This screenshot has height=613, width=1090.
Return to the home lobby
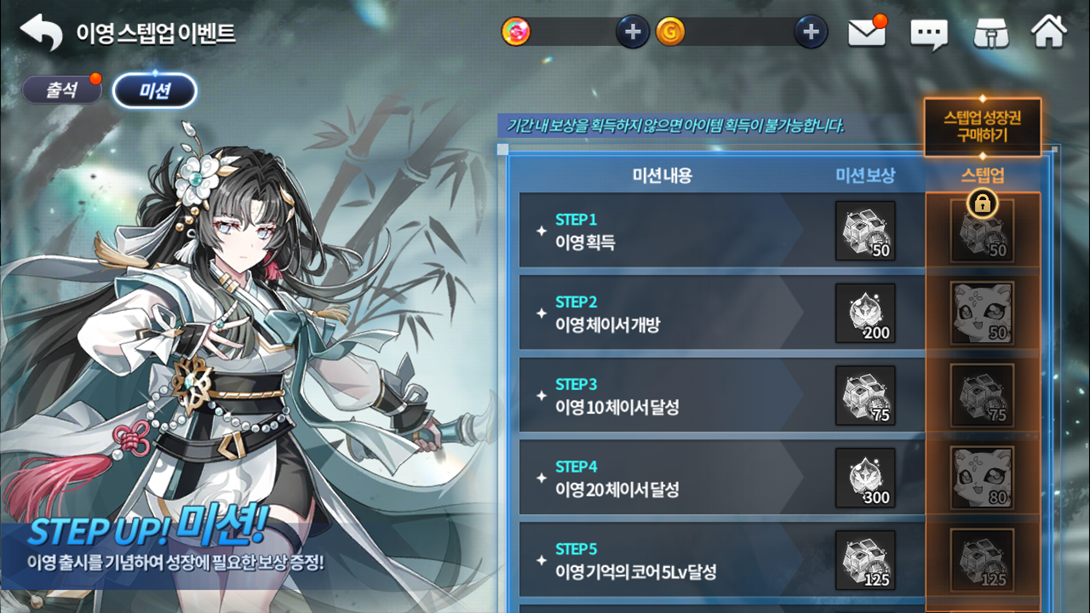(1048, 32)
